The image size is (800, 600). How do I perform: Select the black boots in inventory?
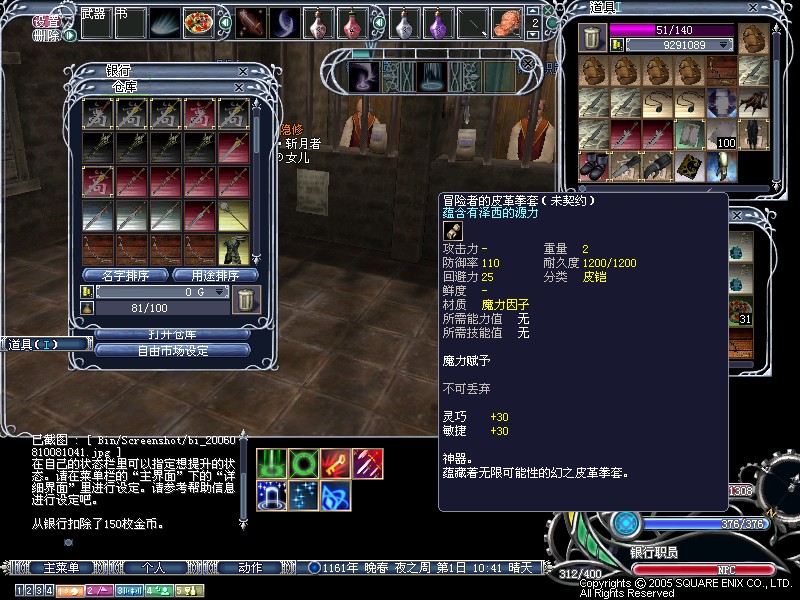pos(593,165)
